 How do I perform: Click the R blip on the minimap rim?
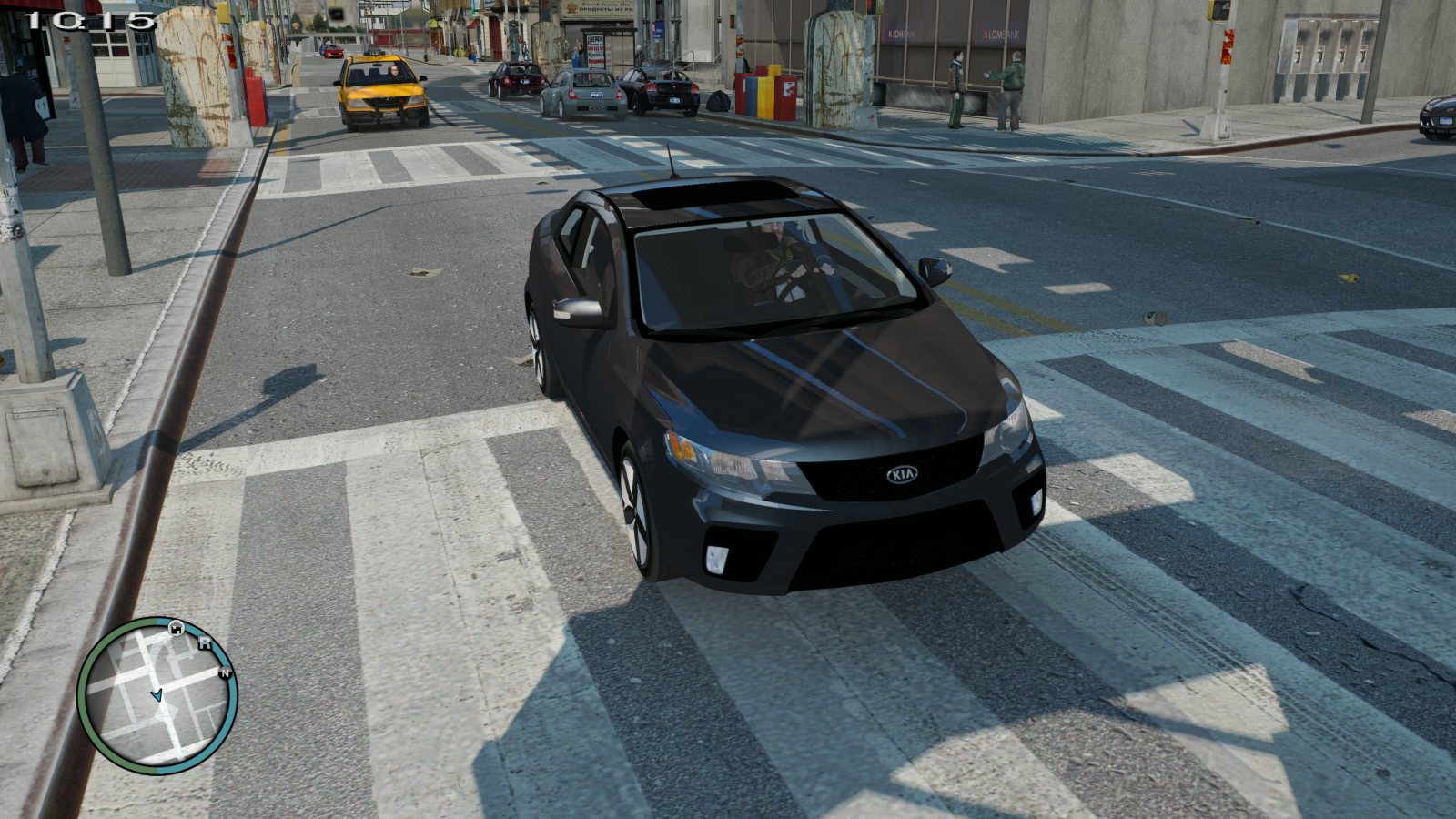click(205, 643)
